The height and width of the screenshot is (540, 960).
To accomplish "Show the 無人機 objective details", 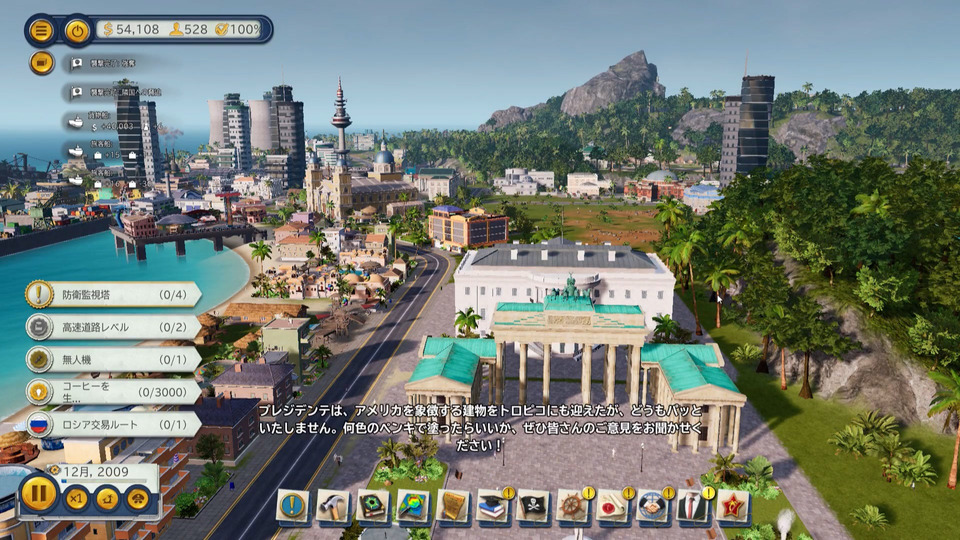I will click(x=112, y=359).
